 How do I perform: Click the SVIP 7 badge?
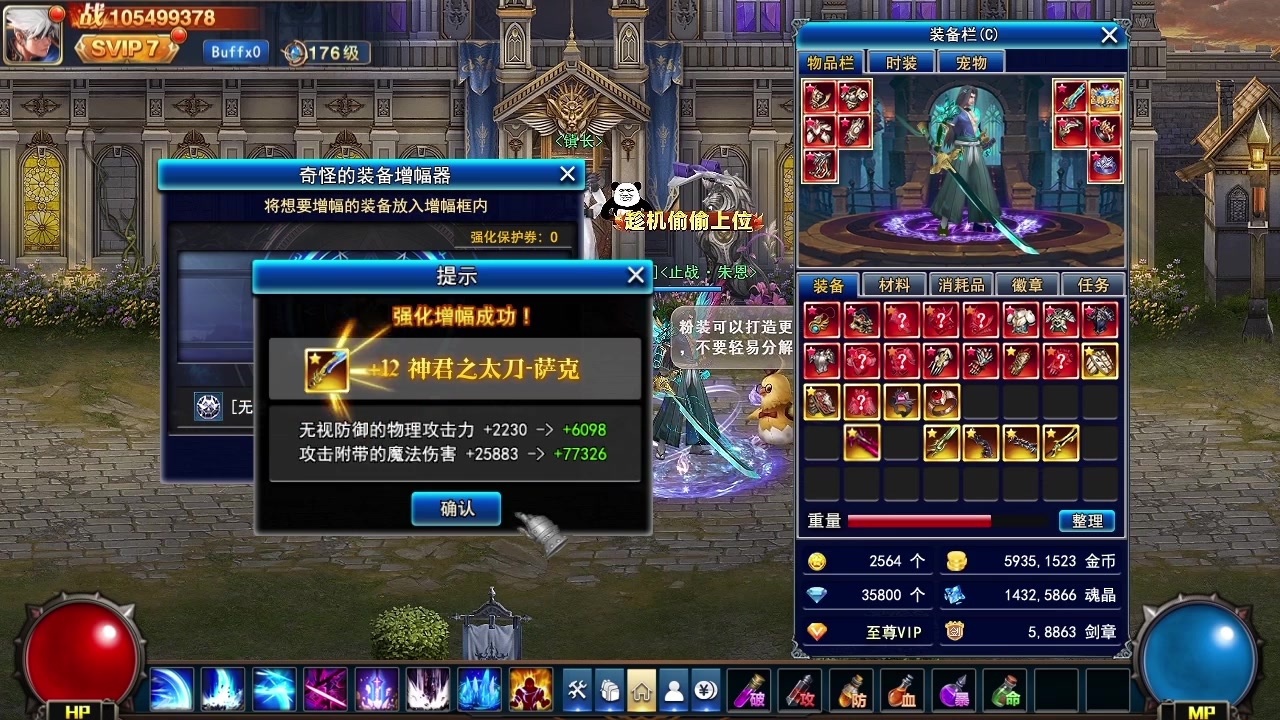coord(130,47)
